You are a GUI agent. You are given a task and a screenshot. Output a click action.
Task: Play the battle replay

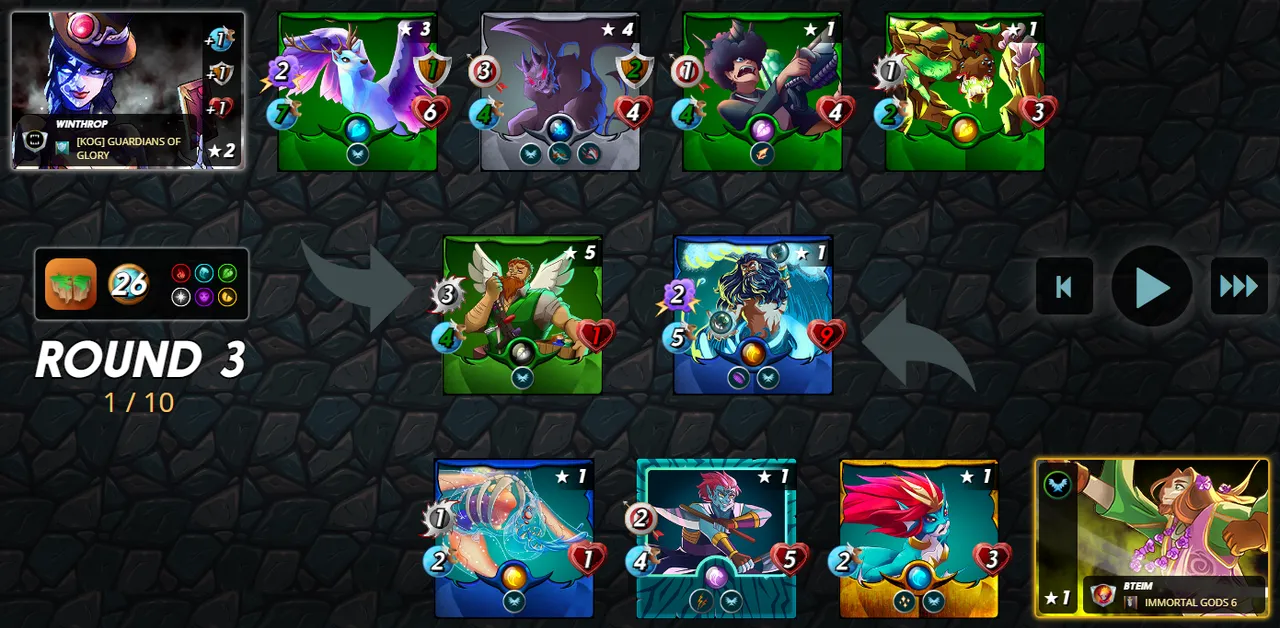pyautogui.click(x=1152, y=287)
